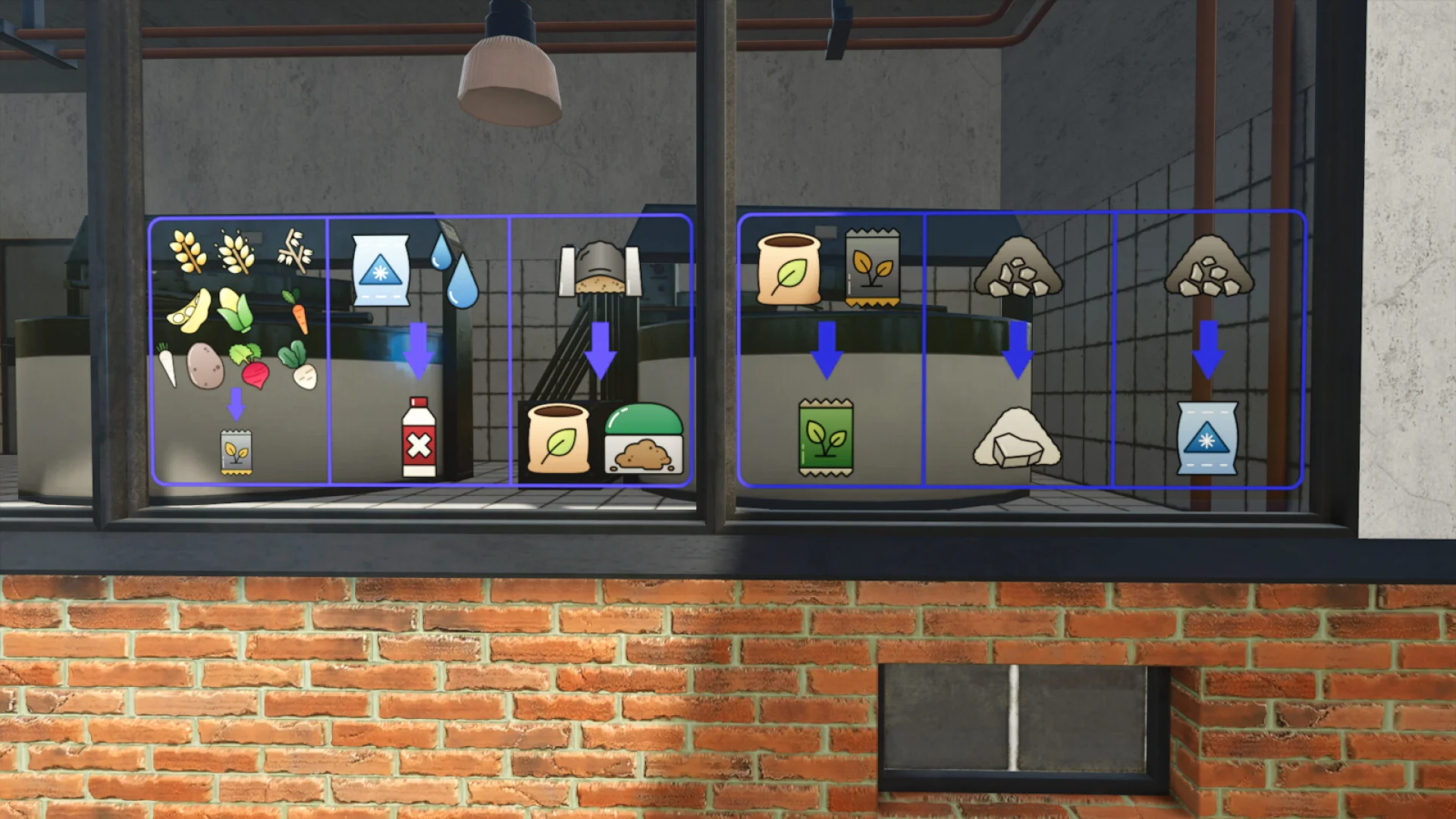Click the blue down arrow under the water droplets

click(x=417, y=349)
